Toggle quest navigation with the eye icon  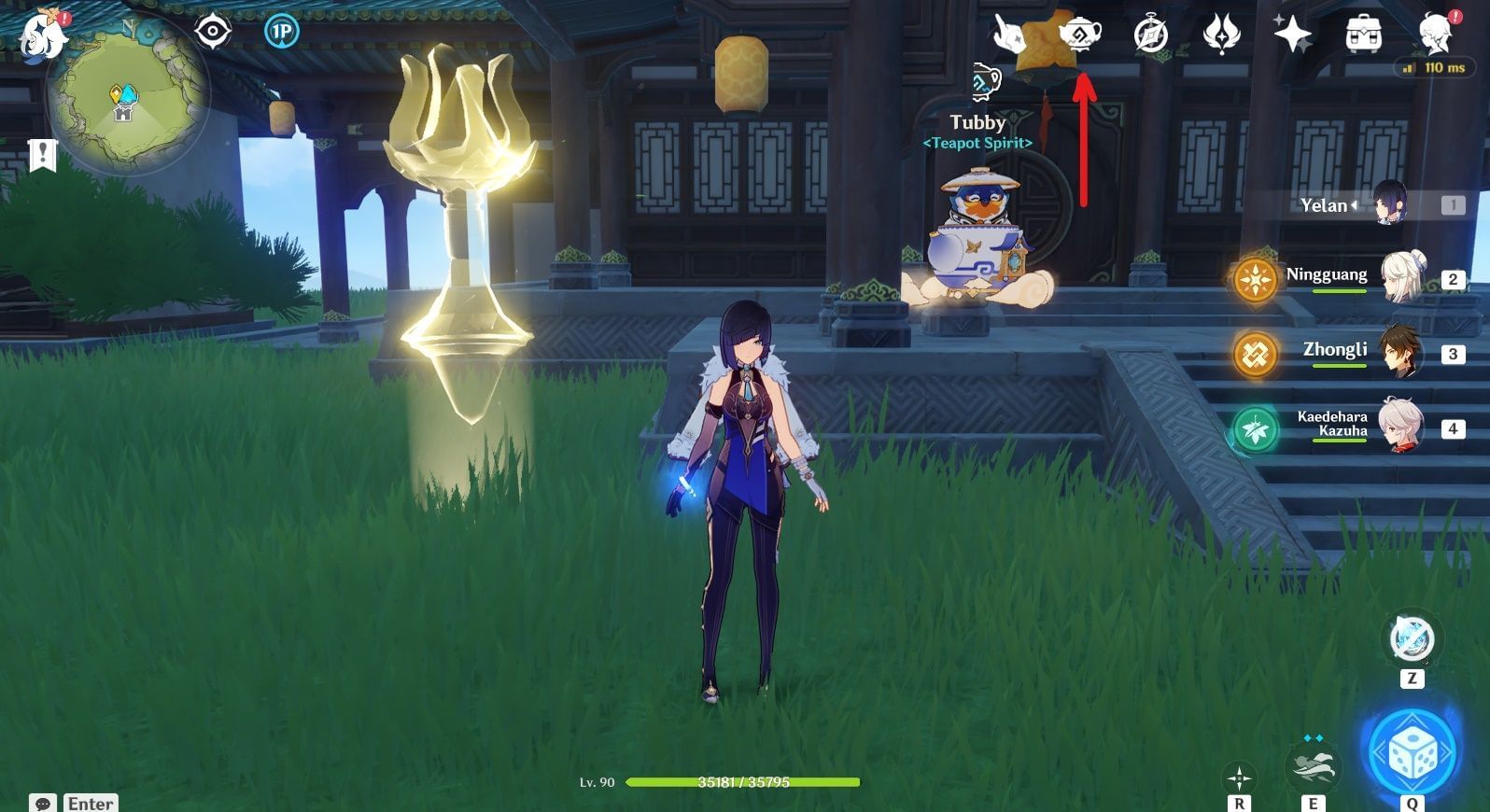(x=213, y=32)
